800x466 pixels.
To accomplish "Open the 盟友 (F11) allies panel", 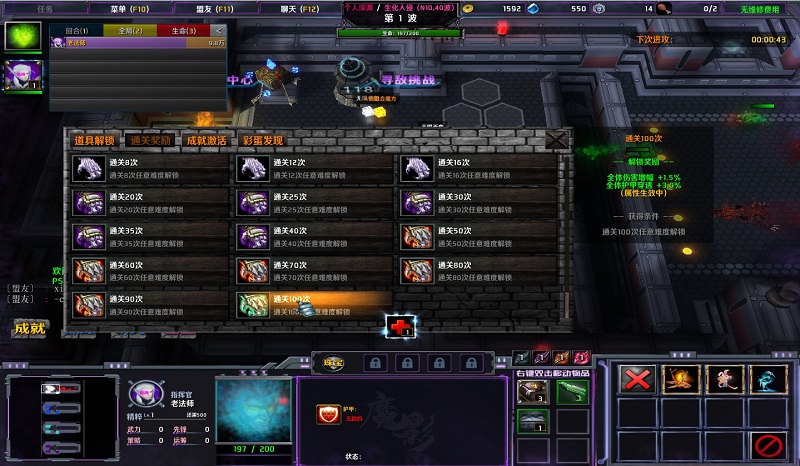I will (x=215, y=8).
